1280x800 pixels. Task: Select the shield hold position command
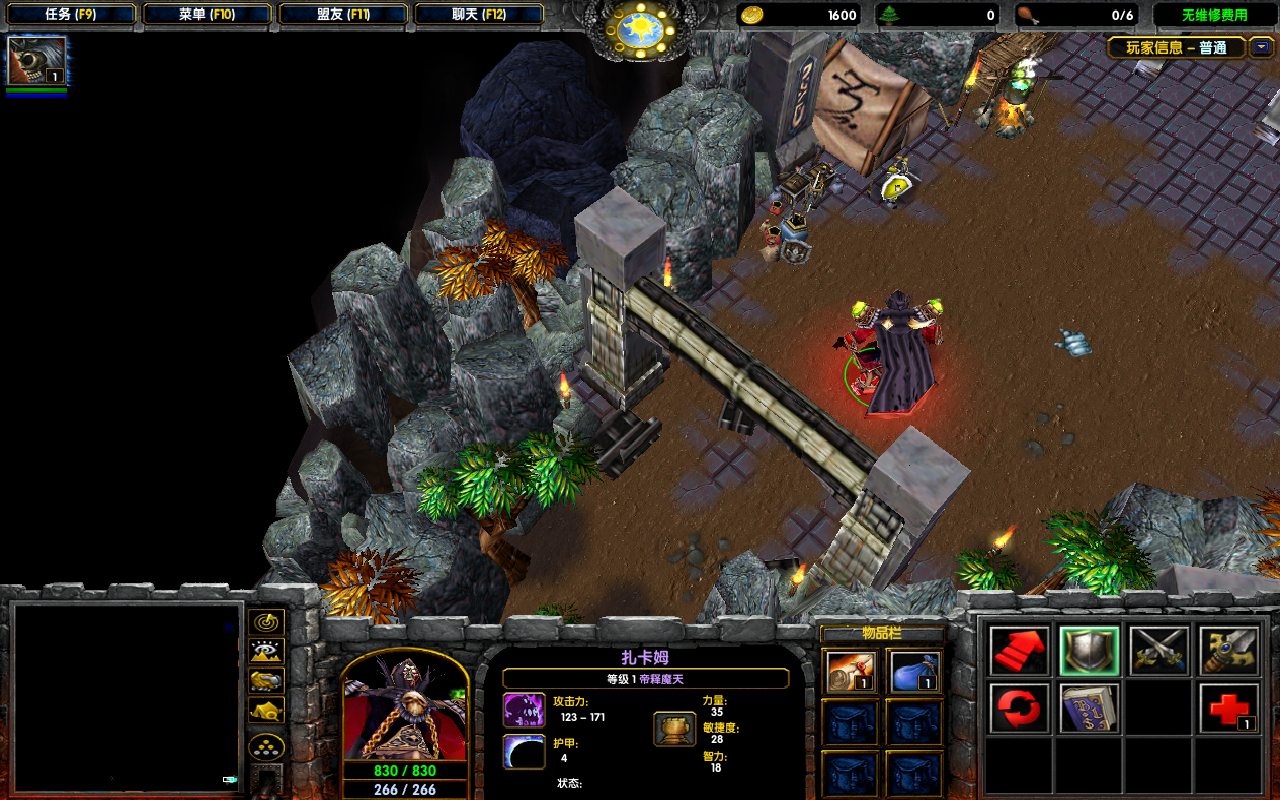[x=1089, y=652]
